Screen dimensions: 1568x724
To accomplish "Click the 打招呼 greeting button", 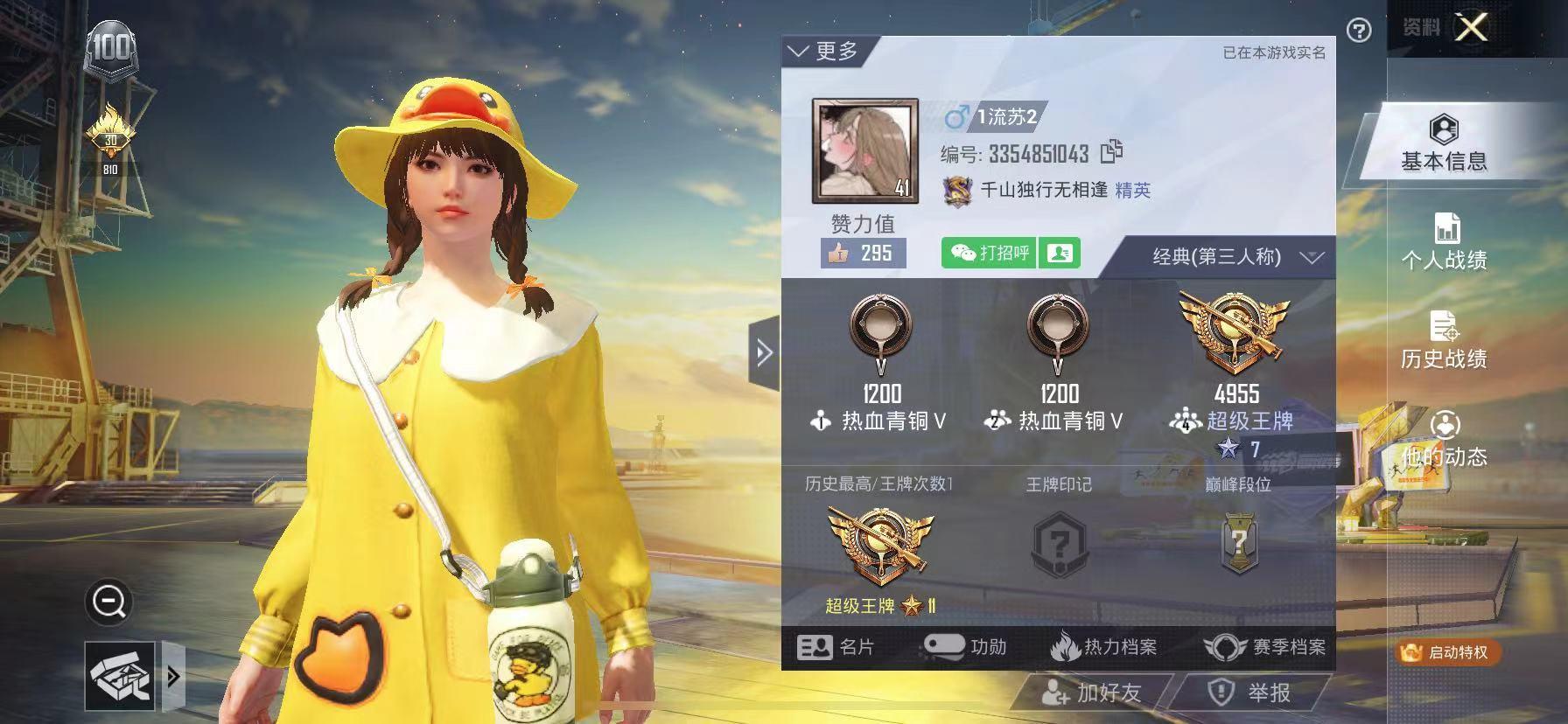I will (990, 252).
